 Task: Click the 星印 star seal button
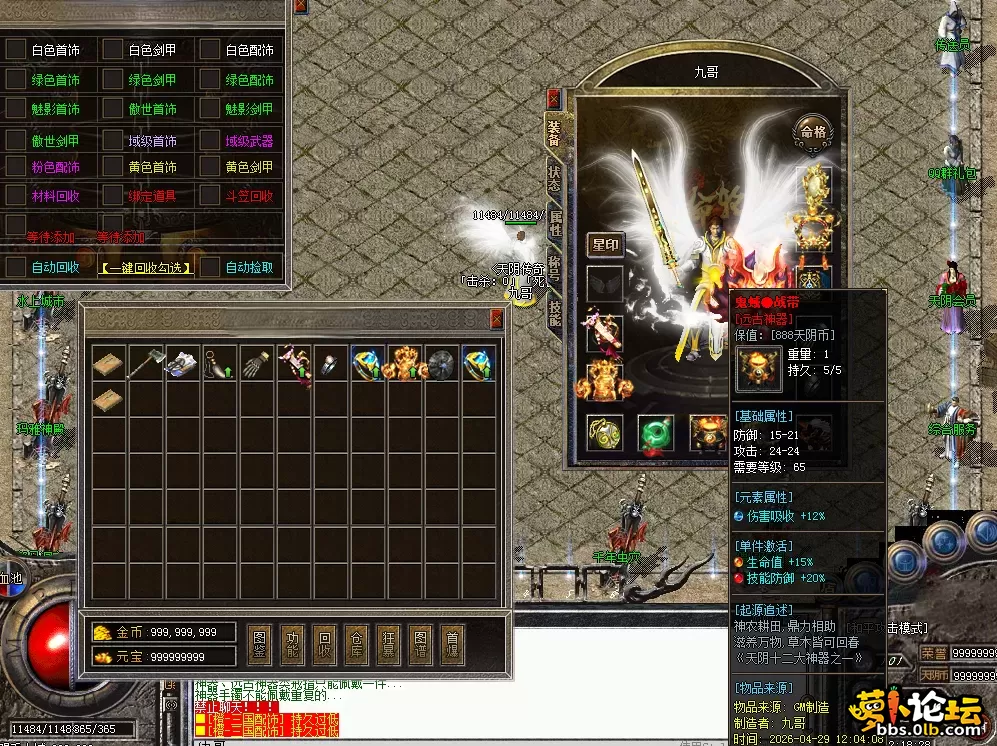[x=605, y=245]
